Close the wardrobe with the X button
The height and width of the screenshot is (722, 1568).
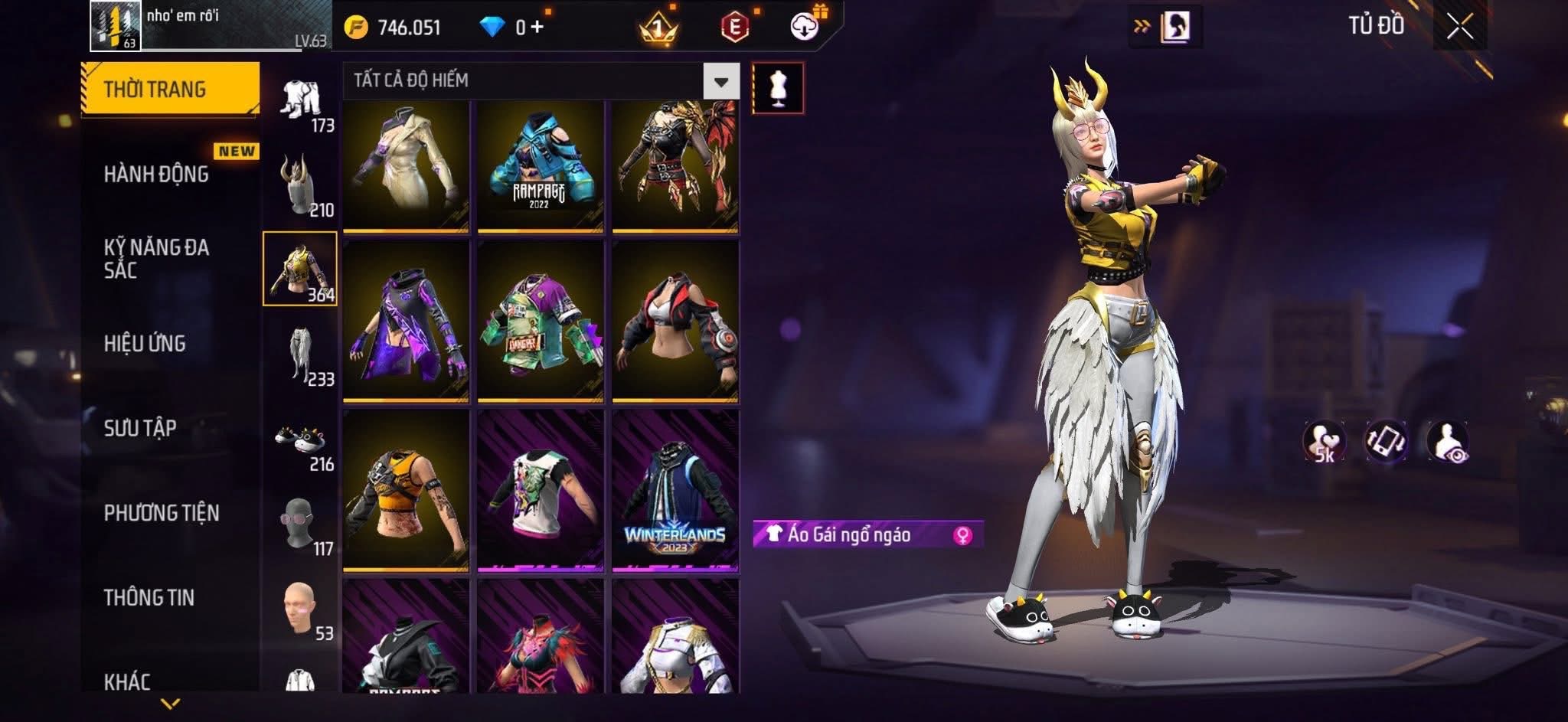tap(1459, 27)
